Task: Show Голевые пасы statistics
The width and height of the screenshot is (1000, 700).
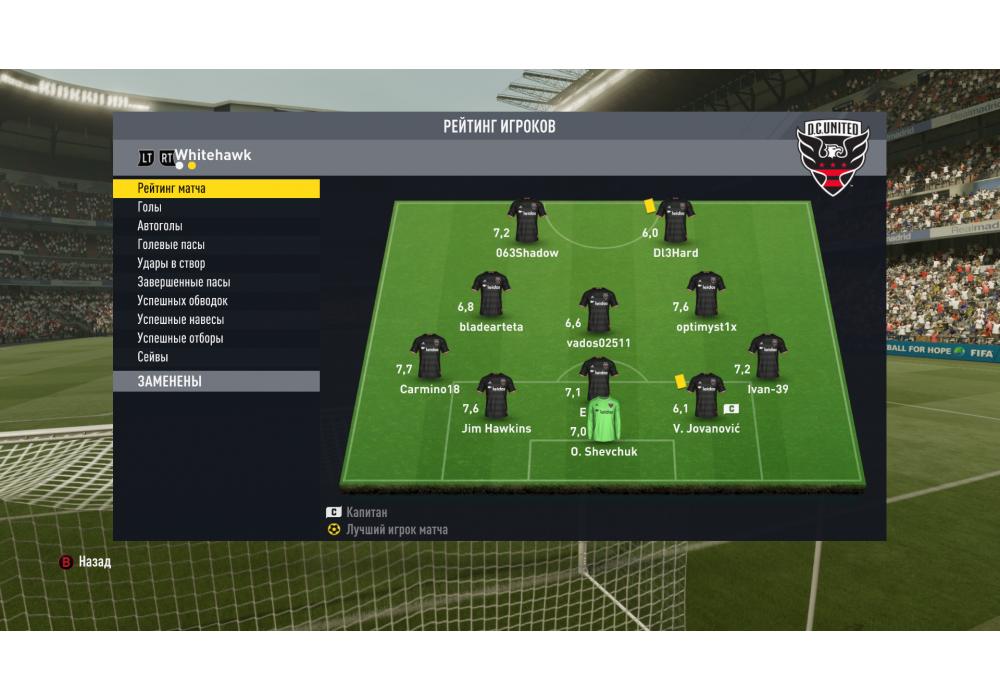Action: [x=171, y=245]
